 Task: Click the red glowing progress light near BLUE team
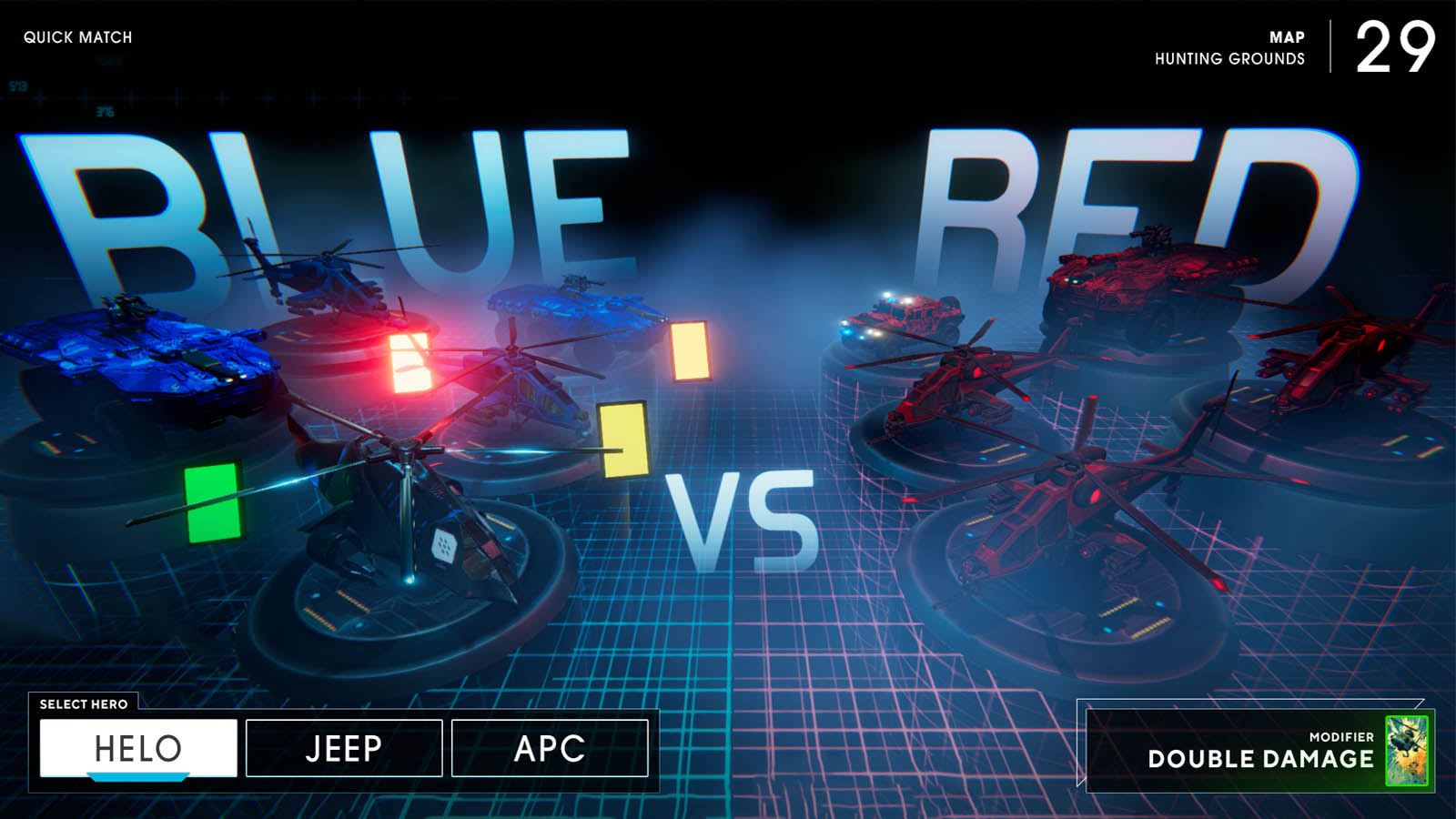coord(409,362)
